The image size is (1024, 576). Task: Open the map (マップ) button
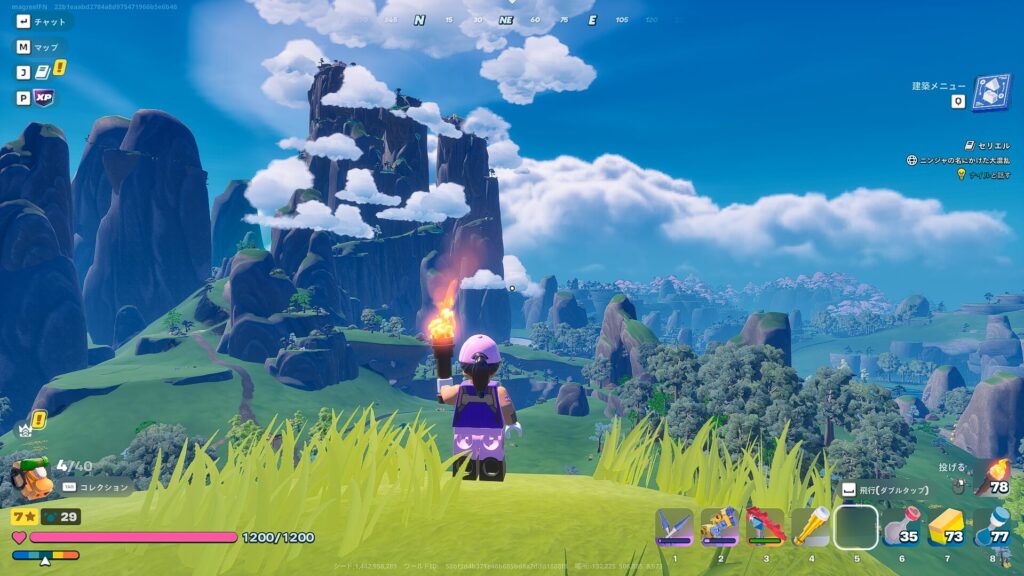coord(40,47)
